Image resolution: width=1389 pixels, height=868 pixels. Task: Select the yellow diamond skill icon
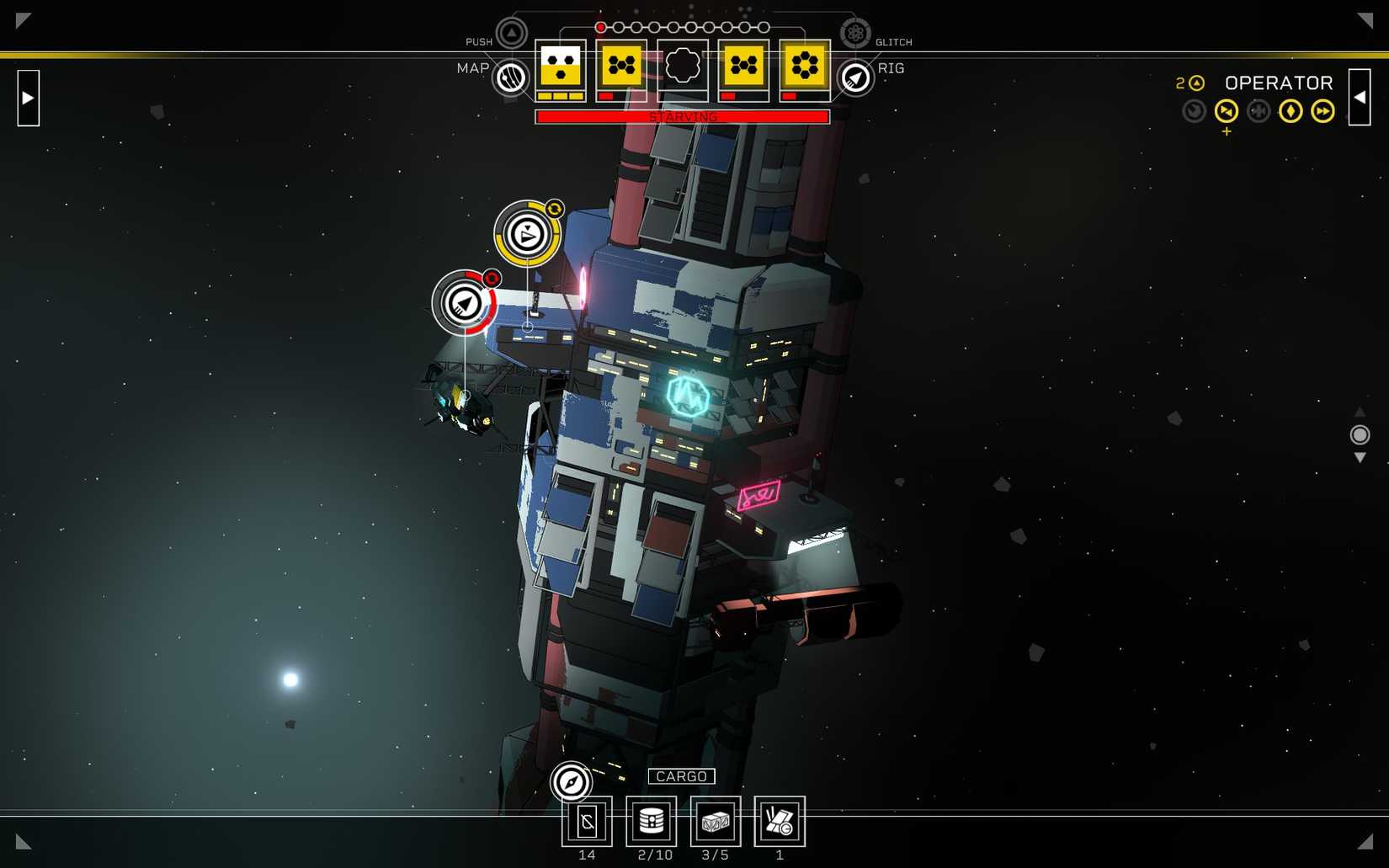tap(1290, 111)
